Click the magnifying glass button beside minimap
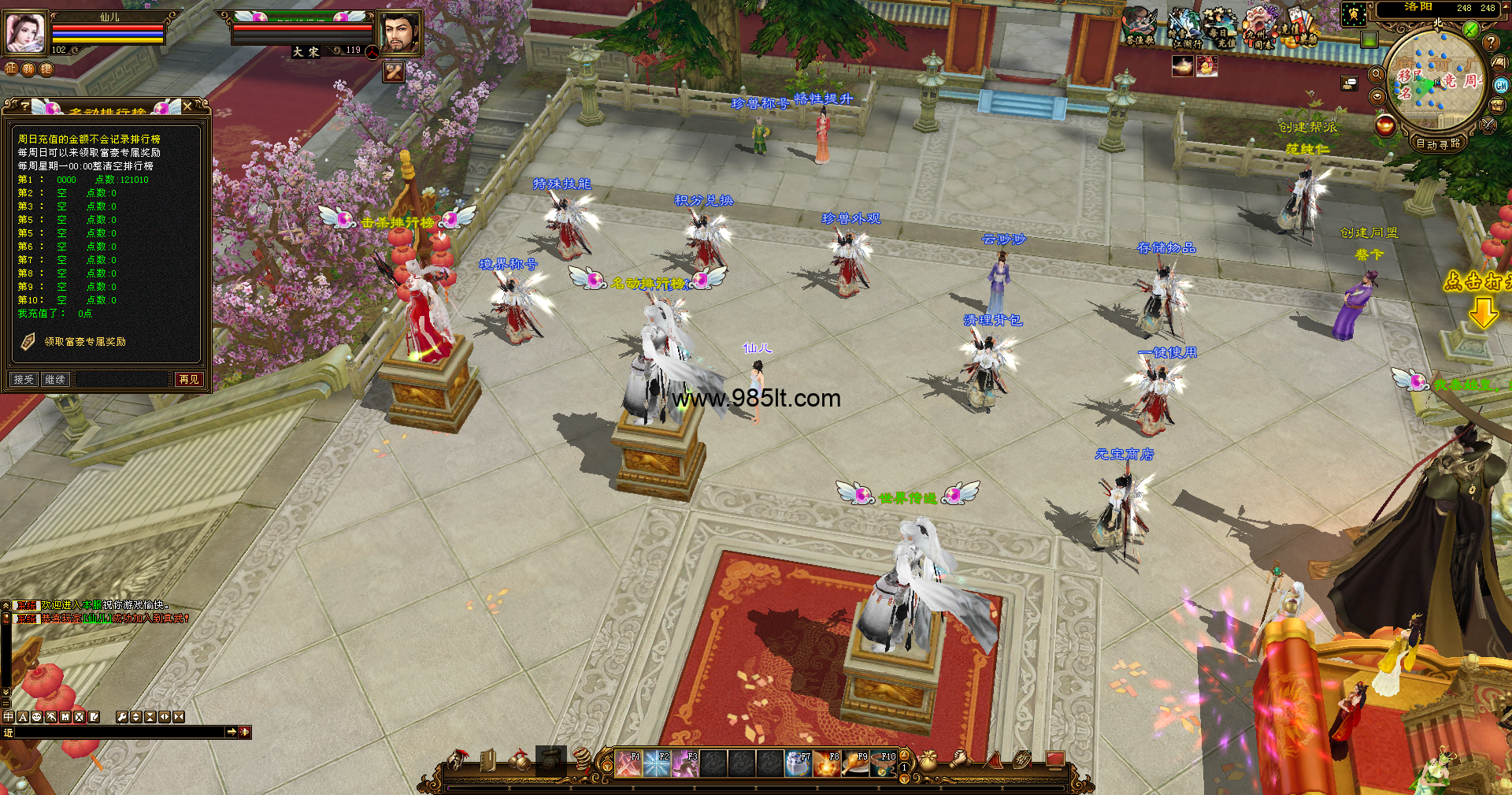Screen dimensions: 1512x795 pyautogui.click(x=1377, y=75)
